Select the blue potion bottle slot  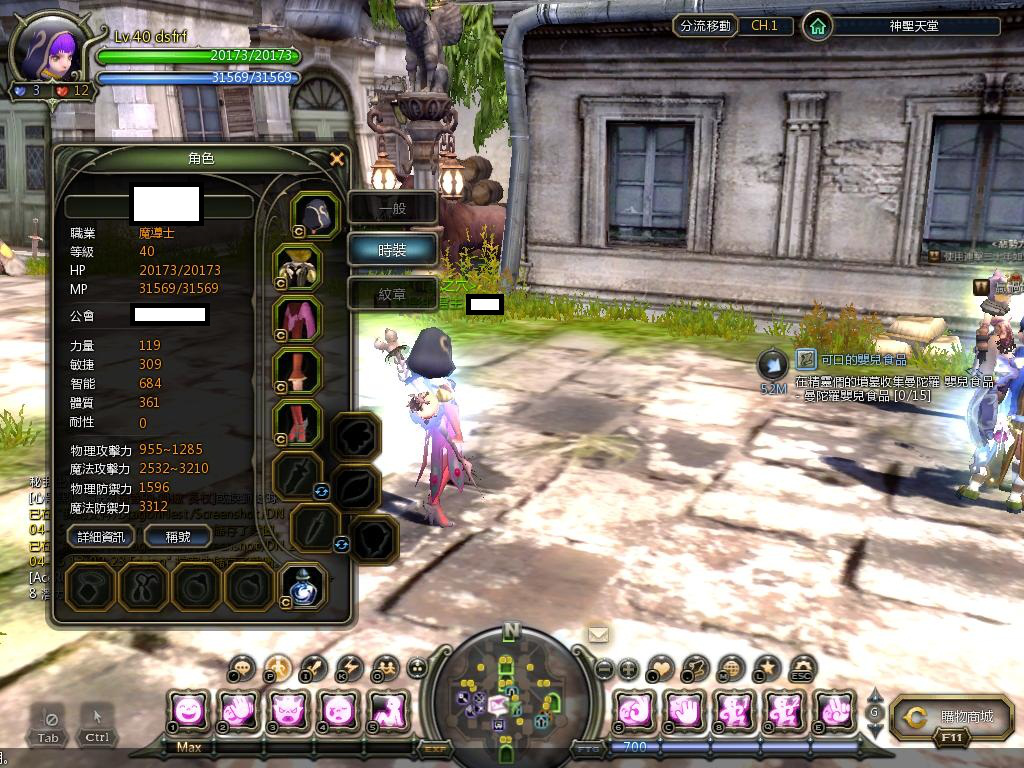[302, 586]
